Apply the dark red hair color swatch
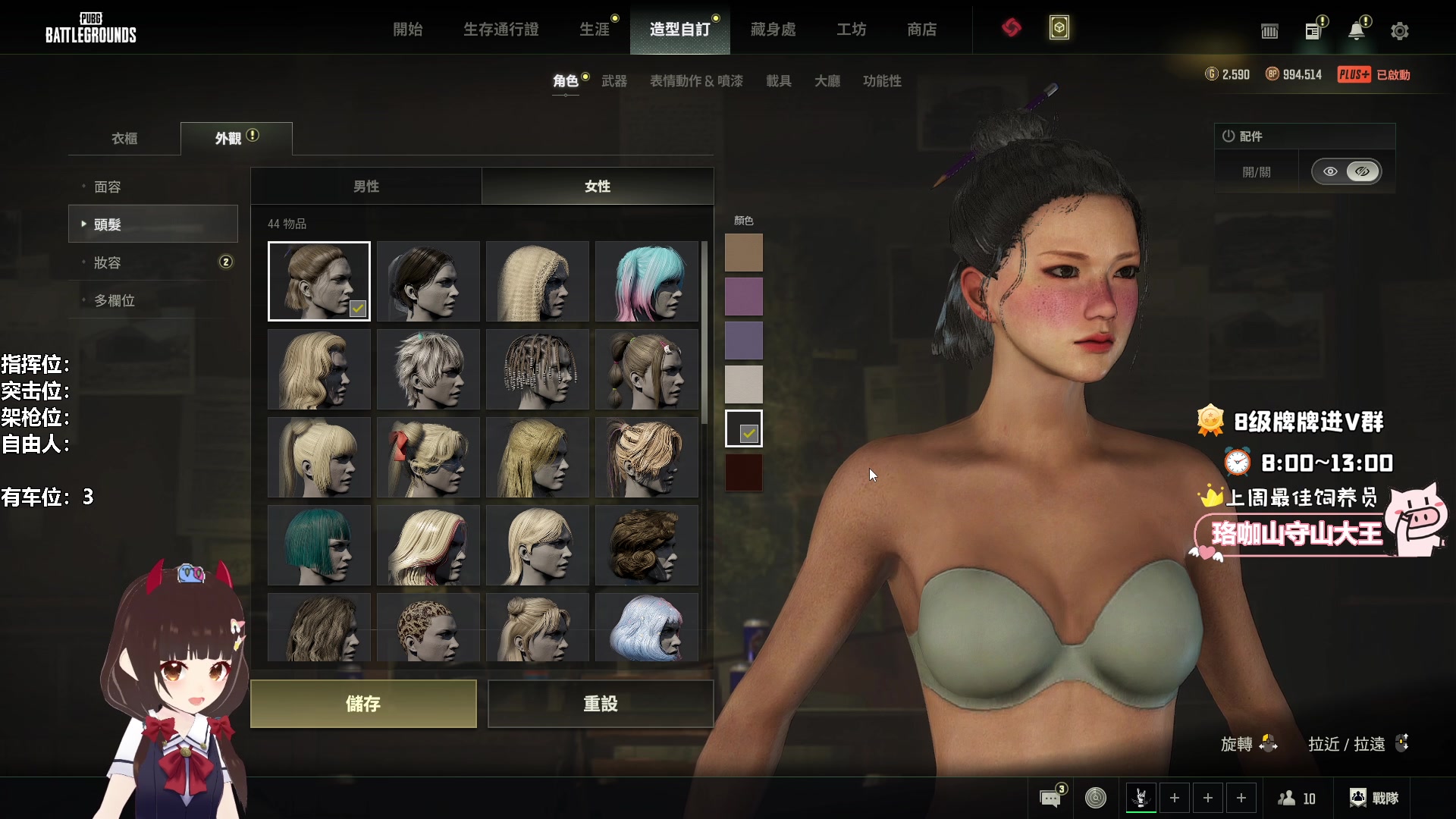The width and height of the screenshot is (1456, 819). click(743, 472)
